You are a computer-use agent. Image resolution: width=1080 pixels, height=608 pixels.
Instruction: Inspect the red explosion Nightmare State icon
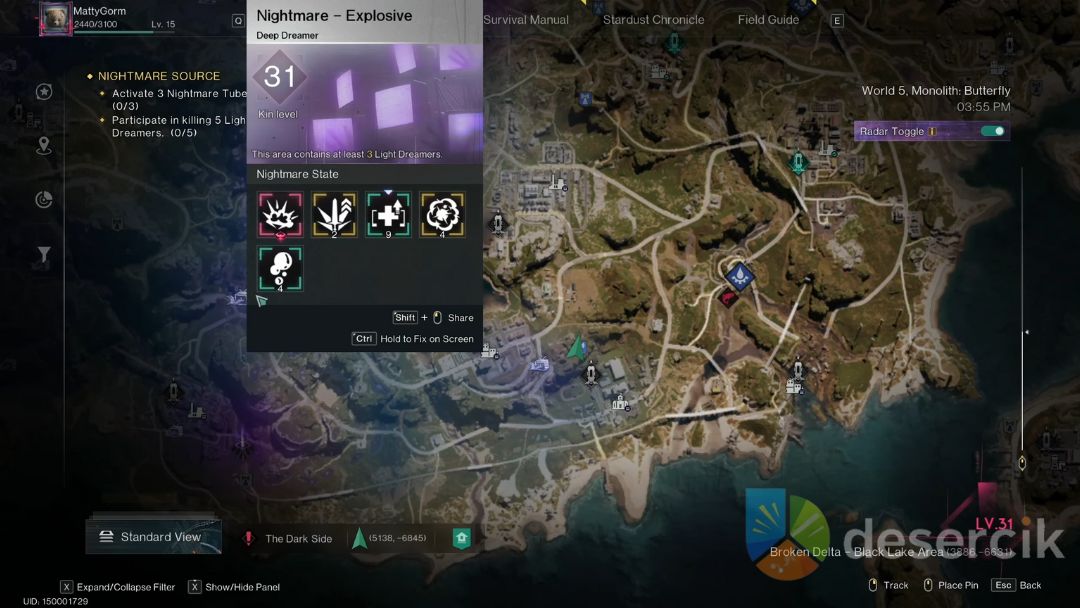tap(280, 213)
